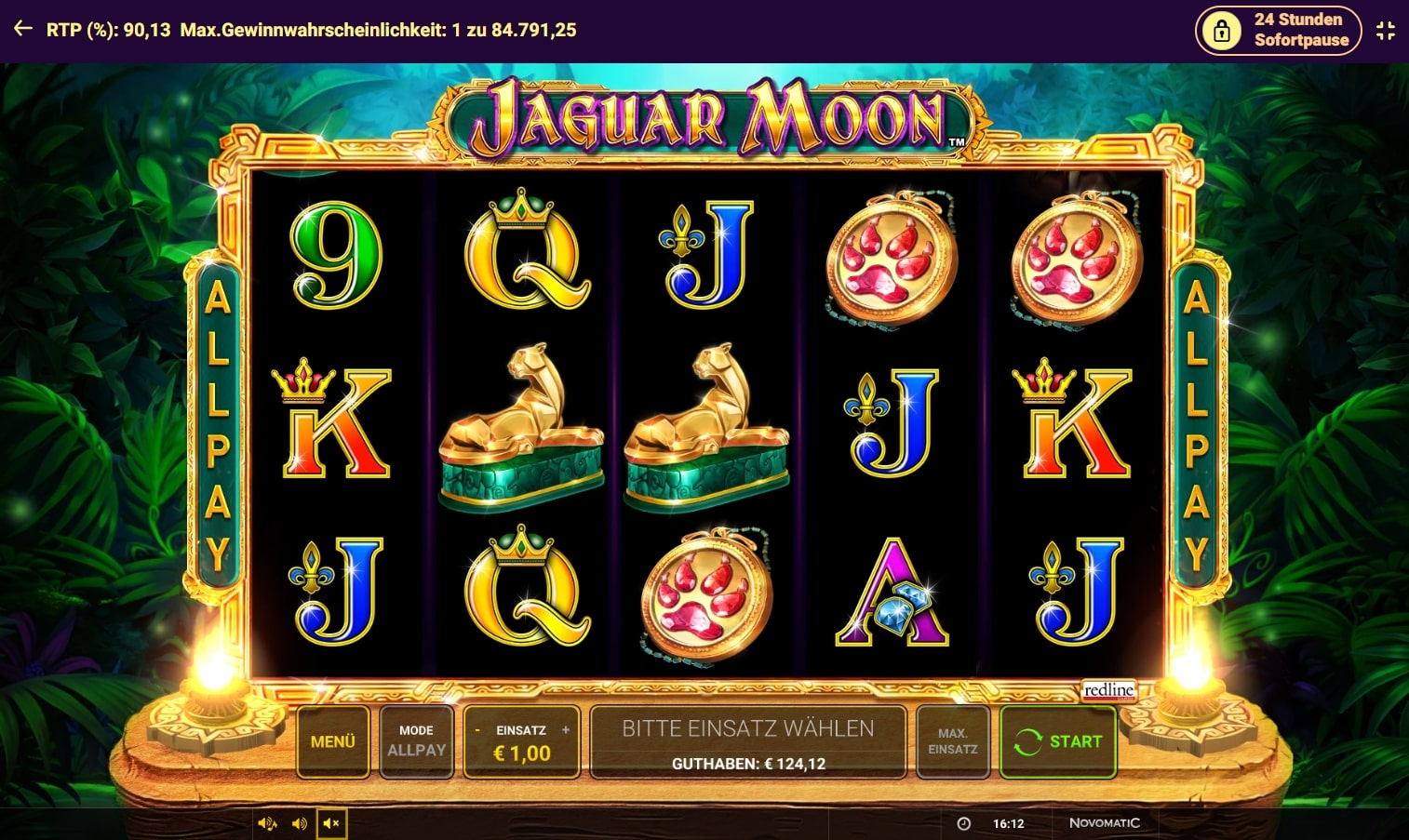Exit fullscreen with the top-right corner icon
This screenshot has width=1409, height=840.
click(x=1386, y=31)
